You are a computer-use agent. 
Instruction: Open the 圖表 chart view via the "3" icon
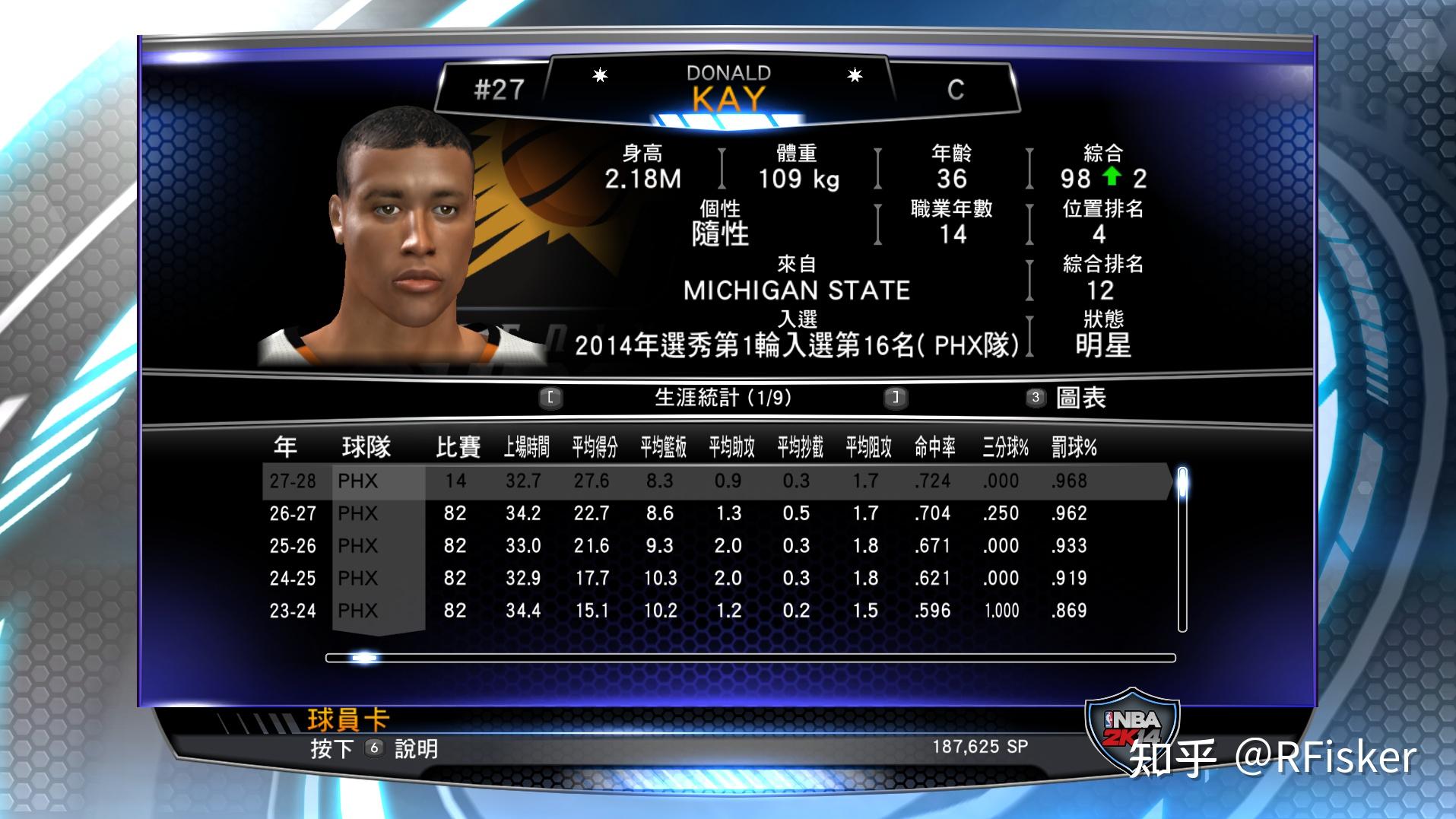click(1034, 397)
